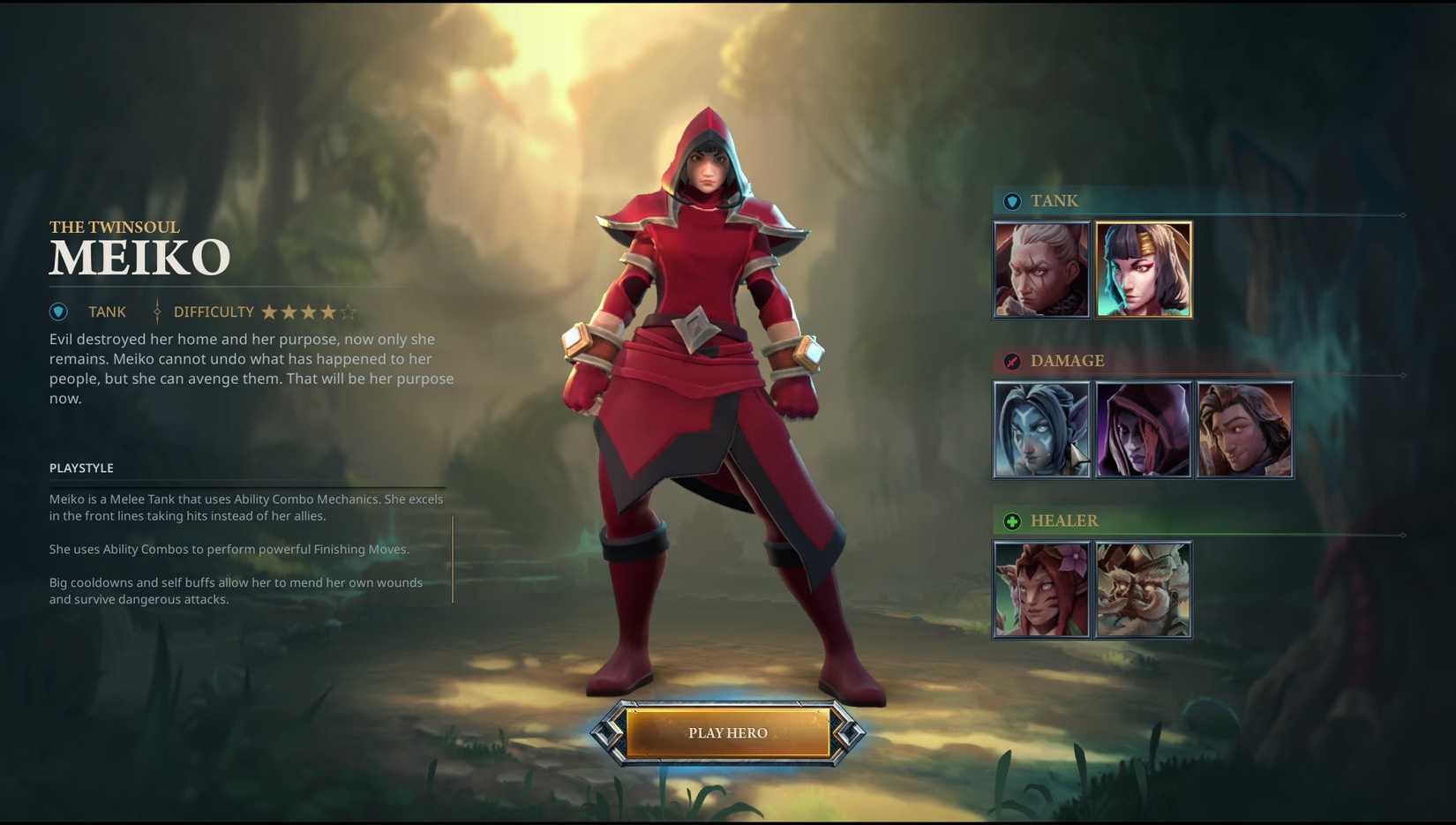Open the TANK category header
The image size is (1456, 825).
1054,201
